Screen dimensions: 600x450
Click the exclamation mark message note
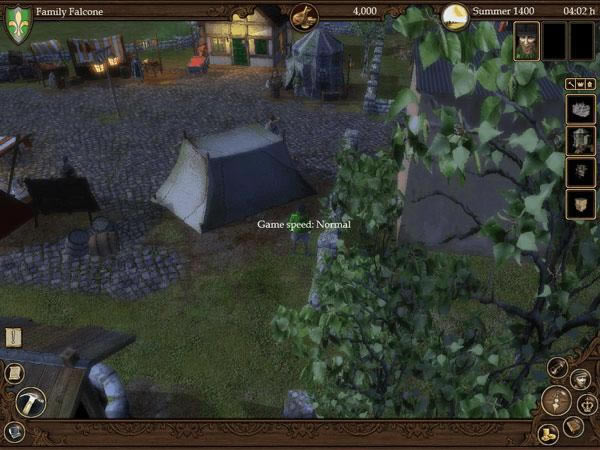(x=13, y=338)
